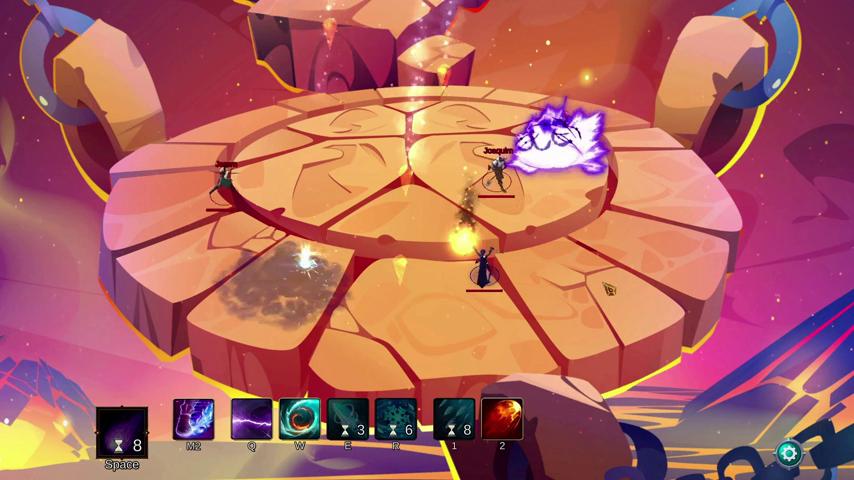Screen dimensions: 854x480
Task: Trigger the teal swirling vortex W ability
Action: (300, 419)
